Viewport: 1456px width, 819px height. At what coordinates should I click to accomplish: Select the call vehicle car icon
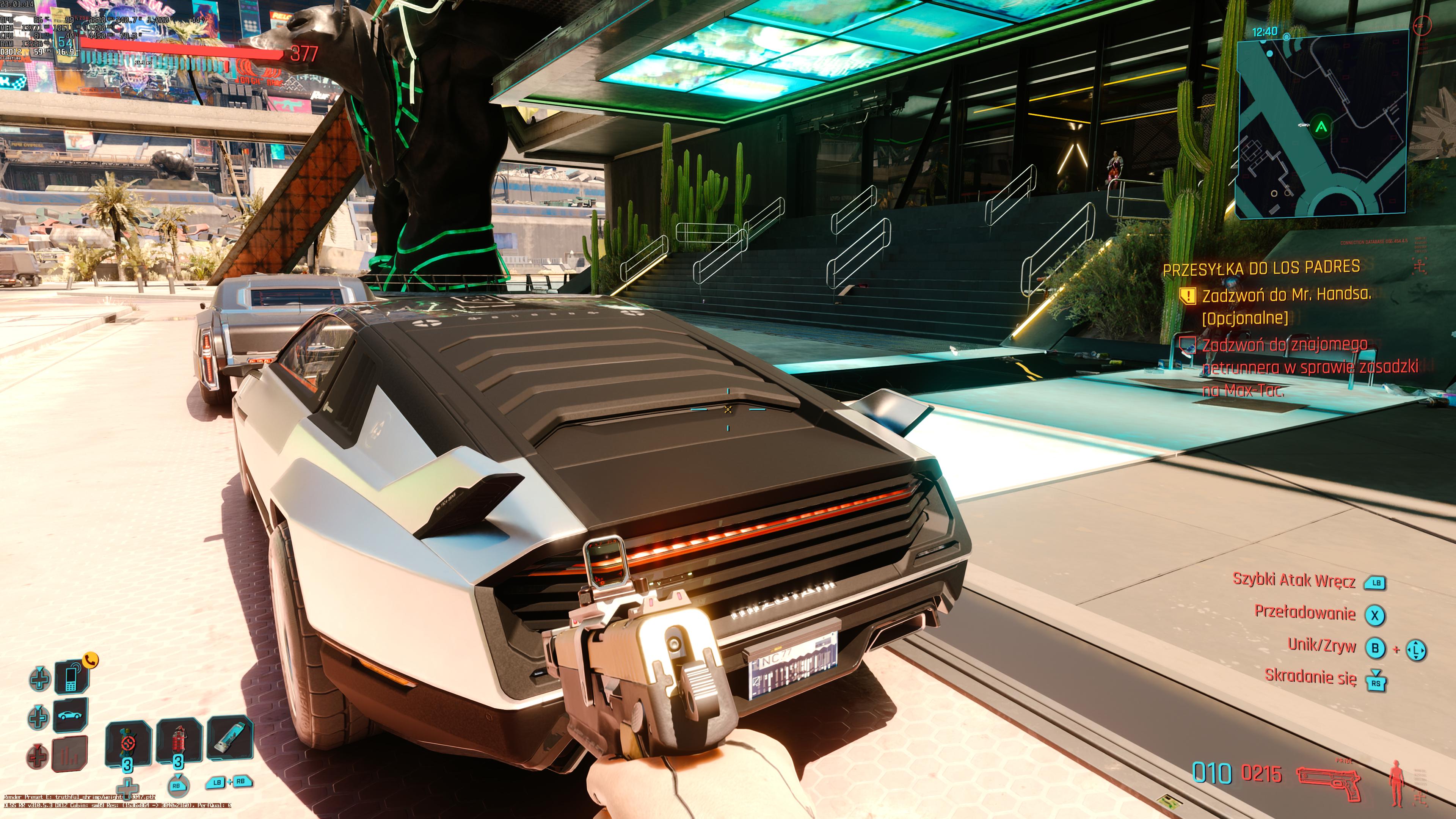click(71, 715)
